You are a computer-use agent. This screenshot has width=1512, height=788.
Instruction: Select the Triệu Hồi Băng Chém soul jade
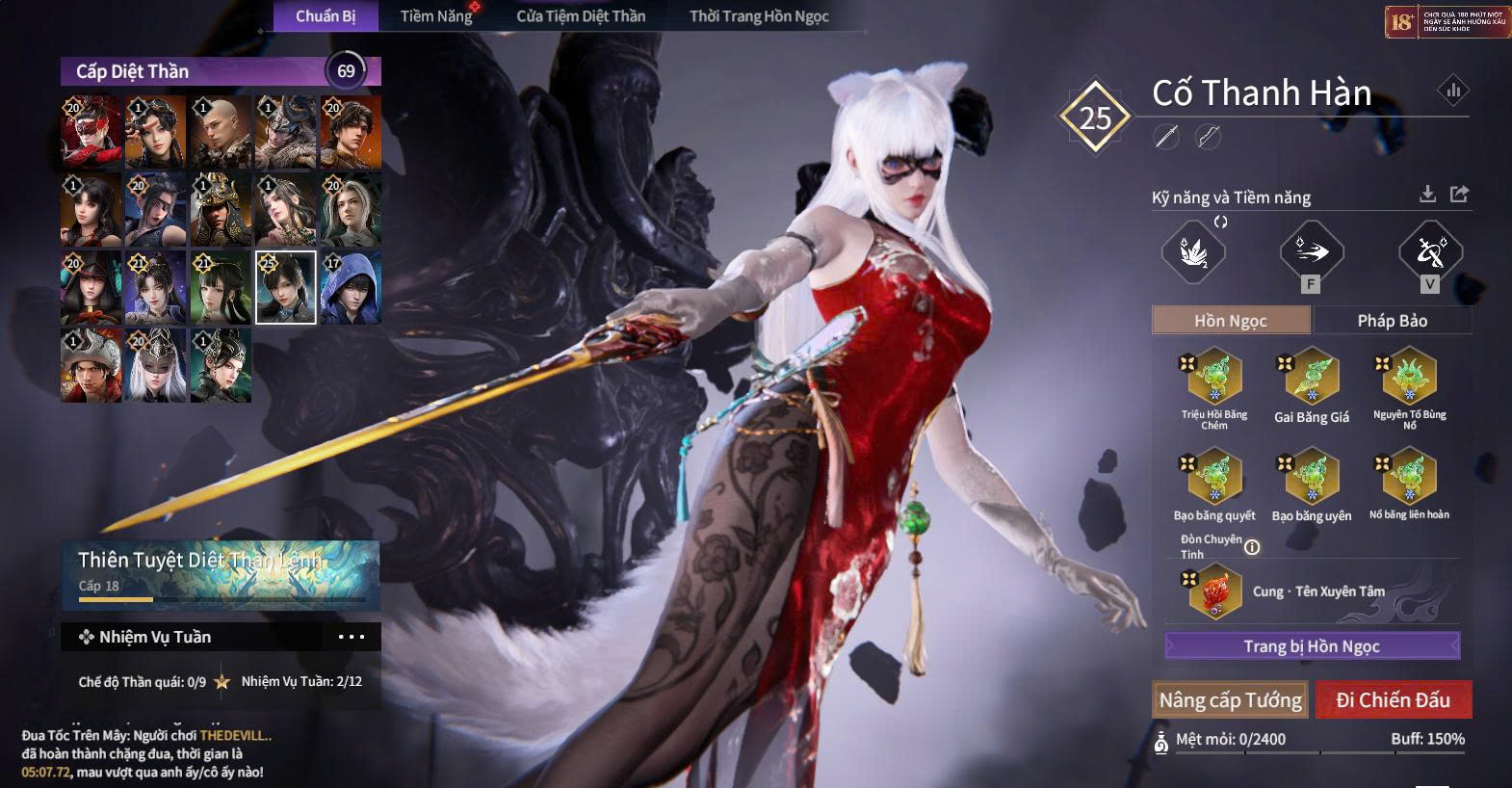pos(1214,378)
